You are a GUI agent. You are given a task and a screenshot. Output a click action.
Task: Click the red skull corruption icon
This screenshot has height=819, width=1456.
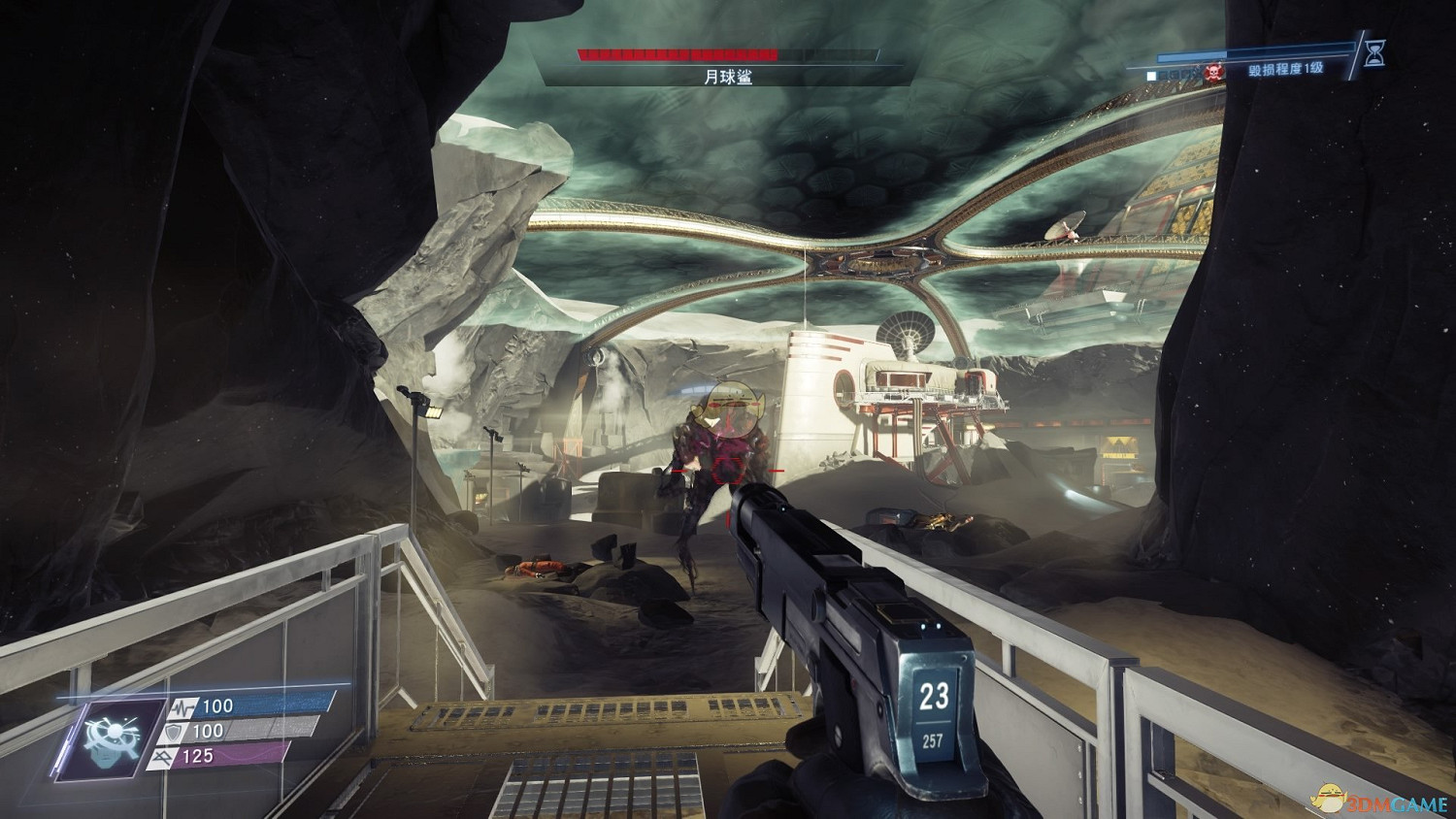1212,72
